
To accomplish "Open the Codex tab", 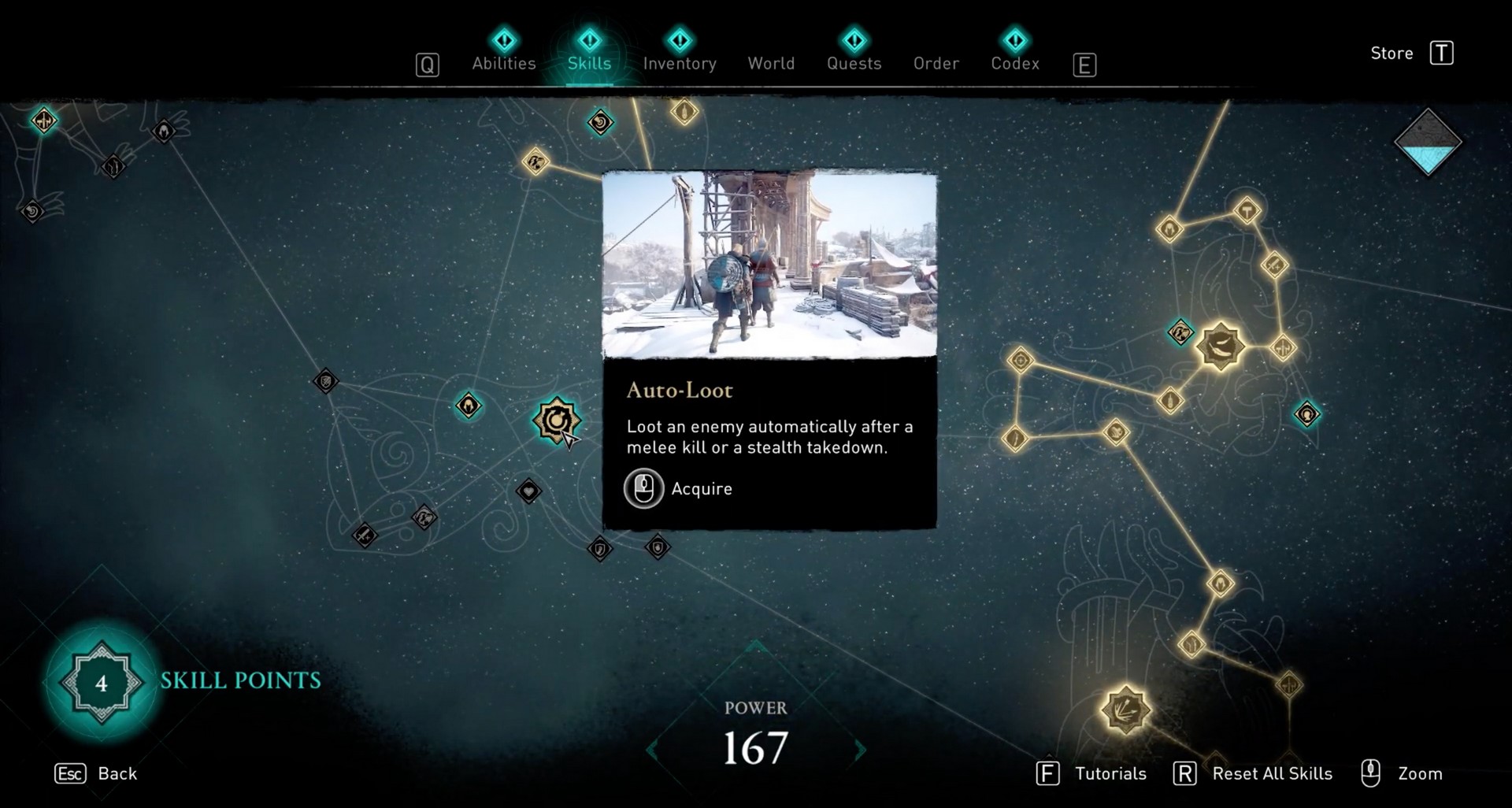I will point(1014,63).
